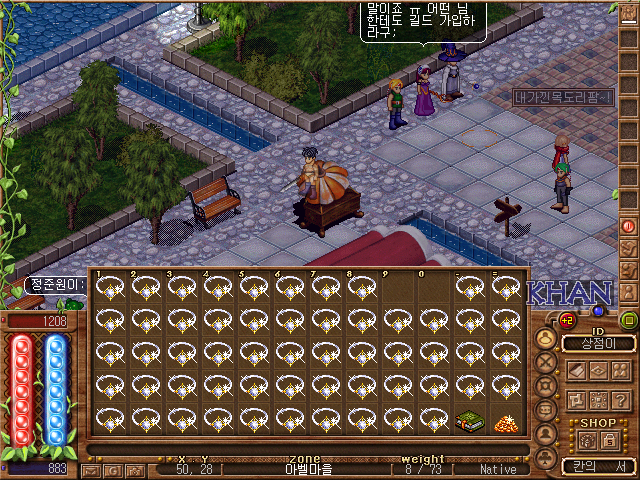The width and height of the screenshot is (640, 480).
Task: Click the G button on bottom bar
Action: [x=111, y=469]
